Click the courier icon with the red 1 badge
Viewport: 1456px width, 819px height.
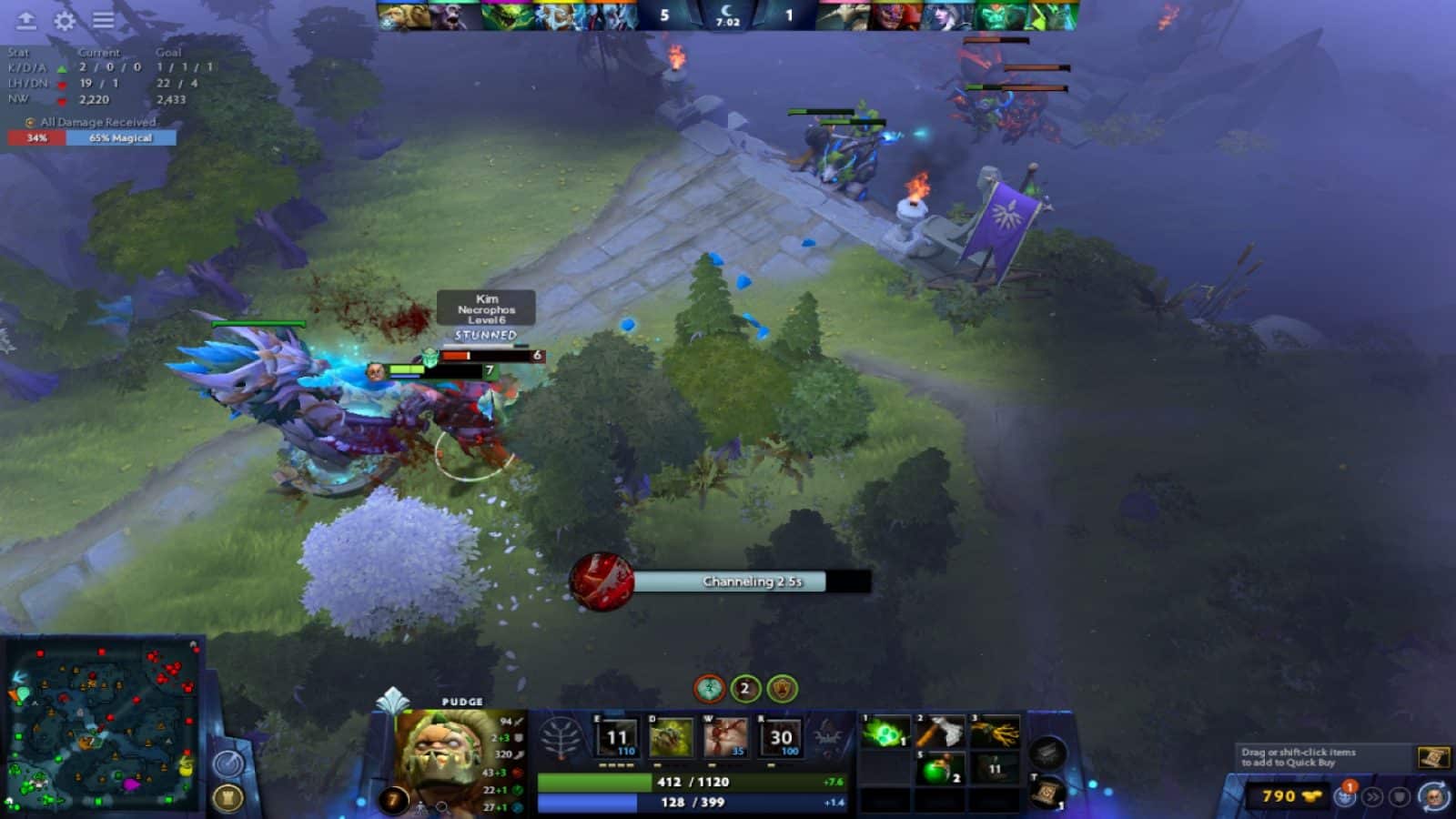point(1344,794)
